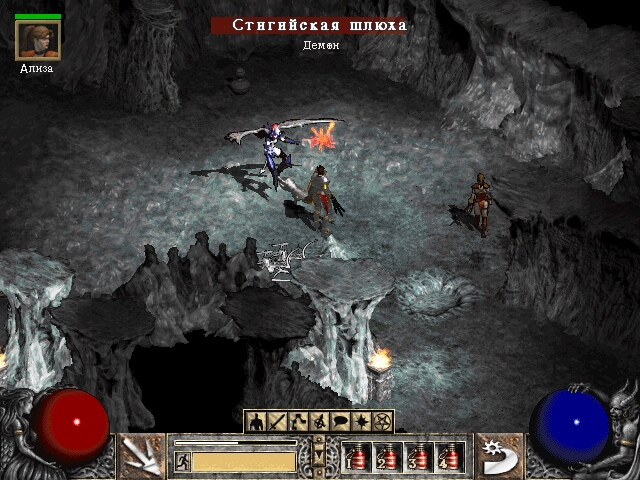The height and width of the screenshot is (480, 640).
Task: Click the compass star icon in the mini panel
Action: [361, 422]
